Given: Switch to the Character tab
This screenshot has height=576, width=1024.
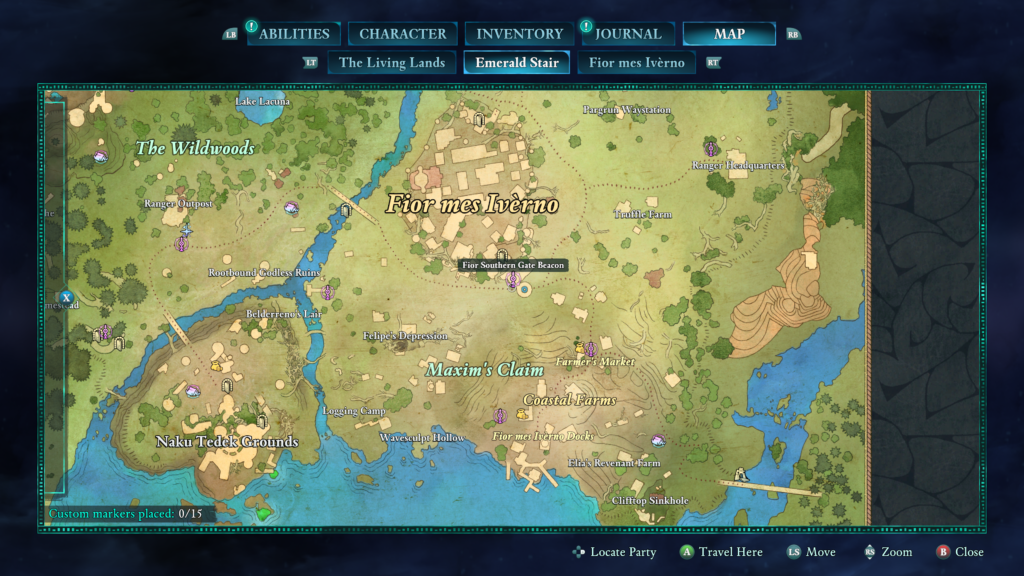Looking at the screenshot, I should (403, 34).
